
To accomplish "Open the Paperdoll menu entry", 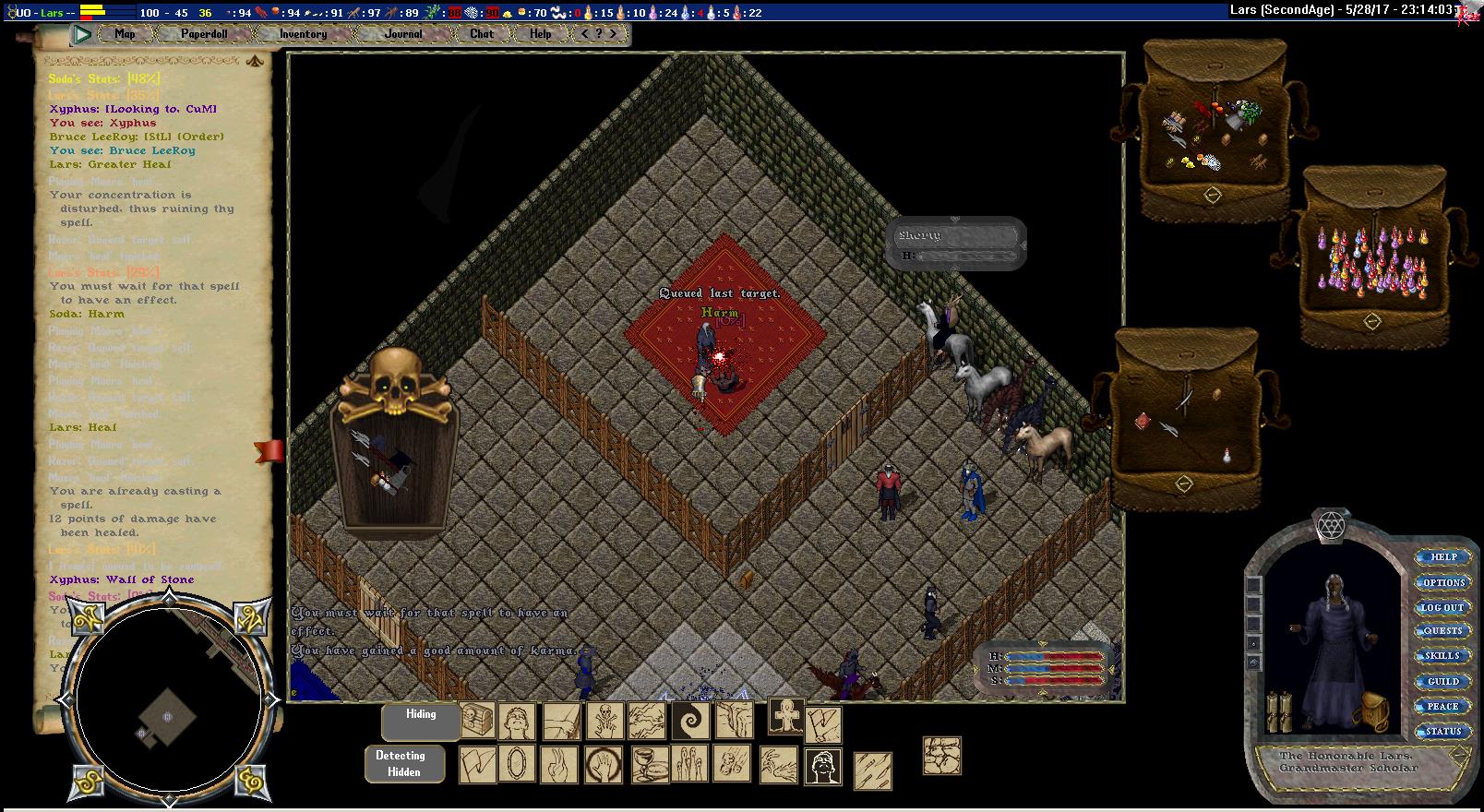I will [204, 34].
